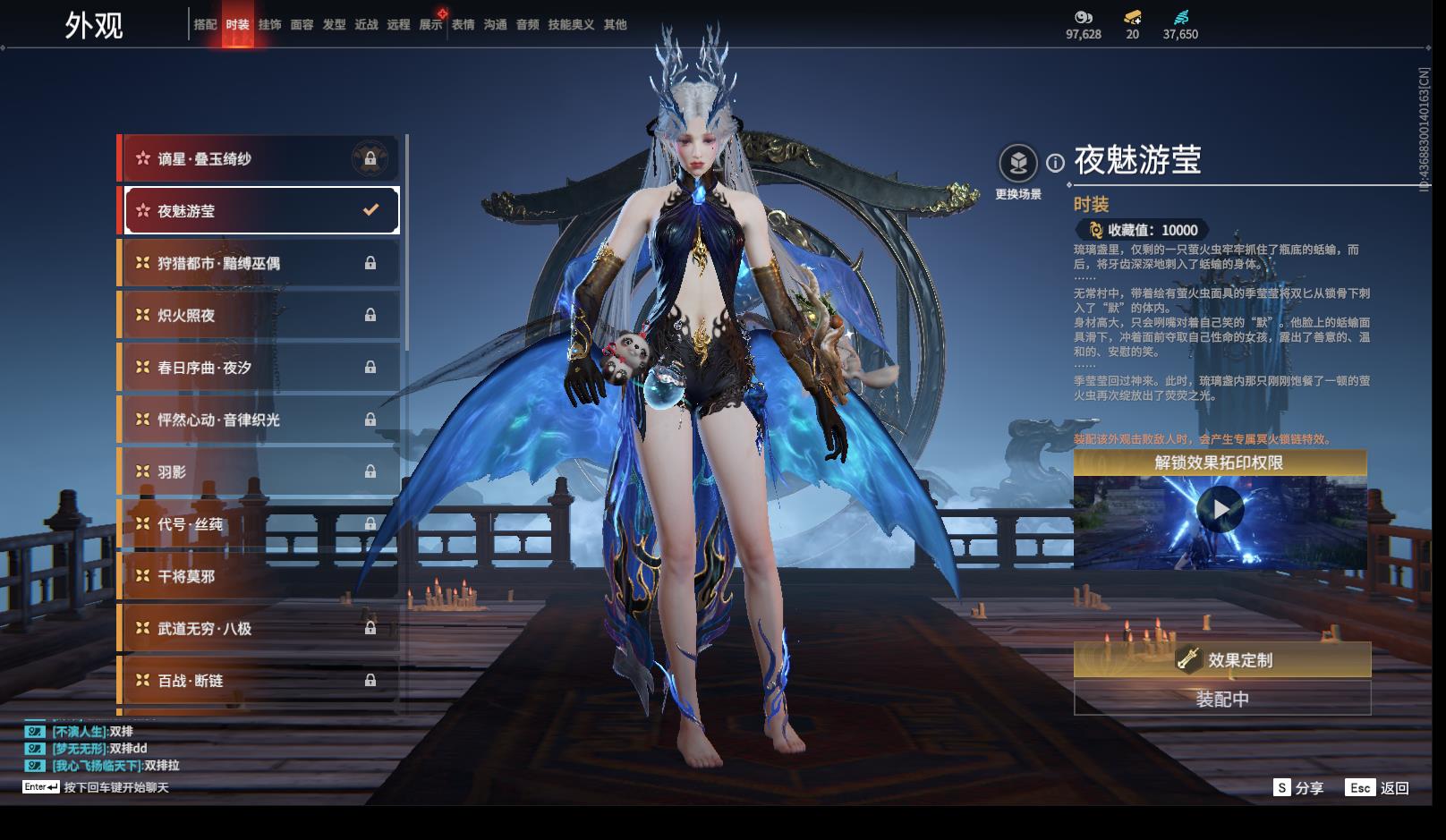Switch to the 搭配 tab

205,25
